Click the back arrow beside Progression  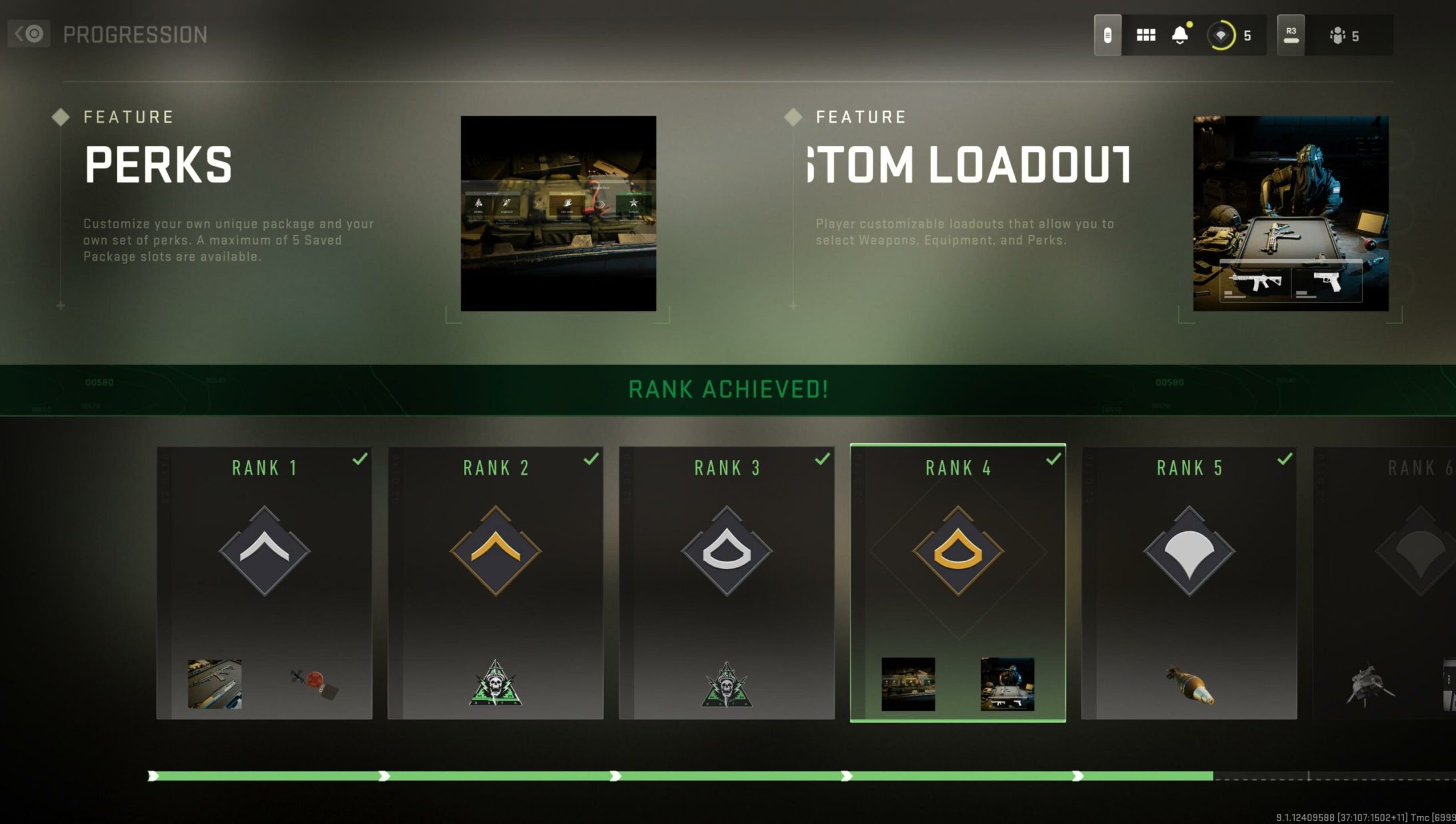click(x=28, y=32)
